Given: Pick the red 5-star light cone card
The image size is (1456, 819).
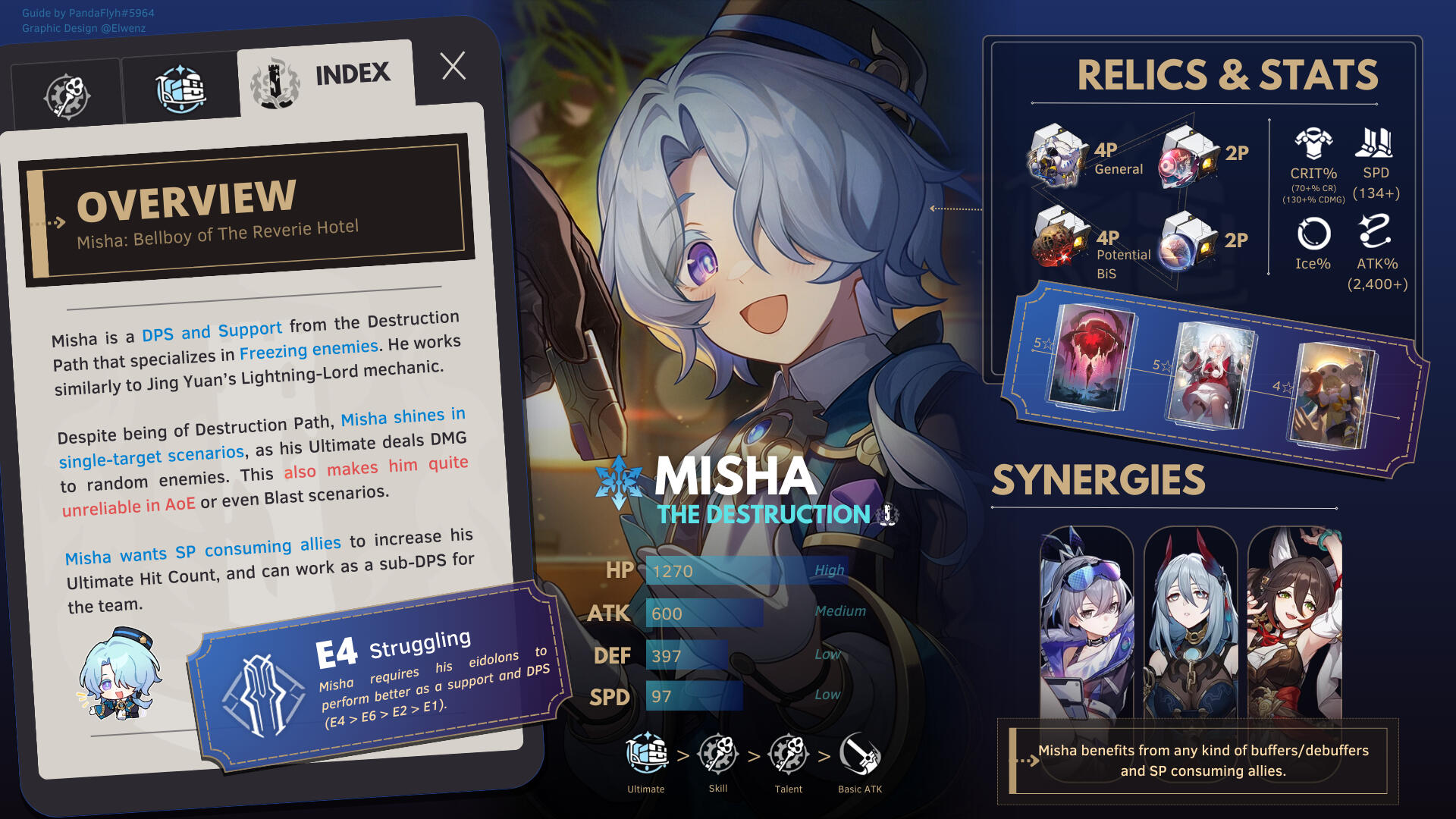Looking at the screenshot, I should [x=1090, y=356].
